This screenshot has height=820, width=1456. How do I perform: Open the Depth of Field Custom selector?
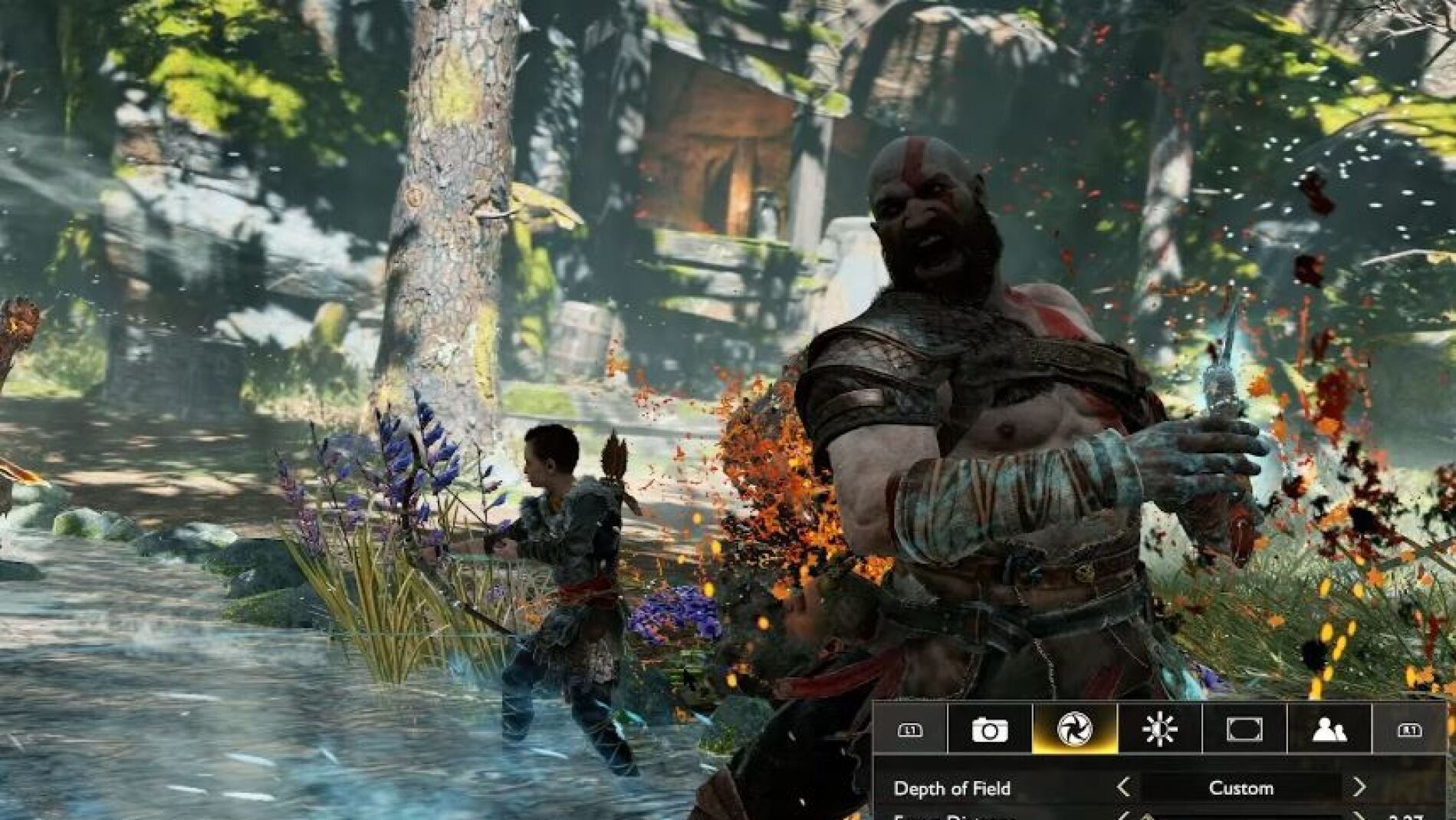[x=1242, y=789]
